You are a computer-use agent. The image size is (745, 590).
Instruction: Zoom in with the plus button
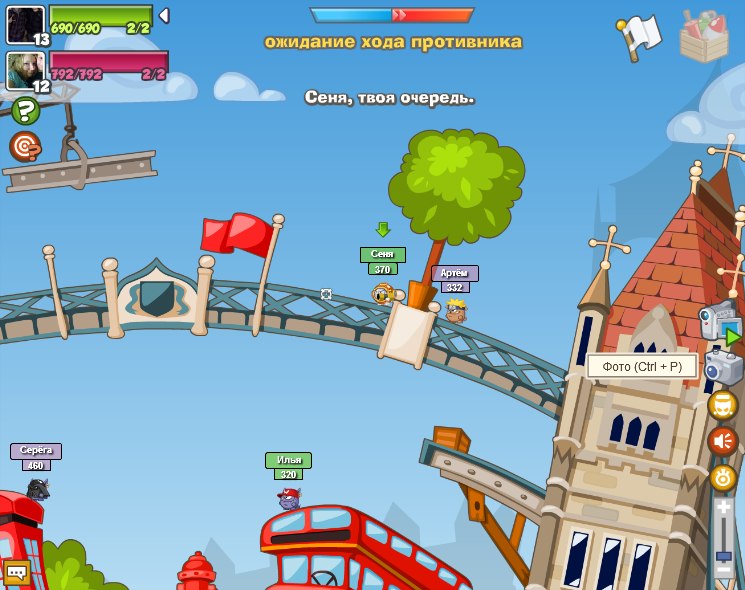click(x=723, y=507)
